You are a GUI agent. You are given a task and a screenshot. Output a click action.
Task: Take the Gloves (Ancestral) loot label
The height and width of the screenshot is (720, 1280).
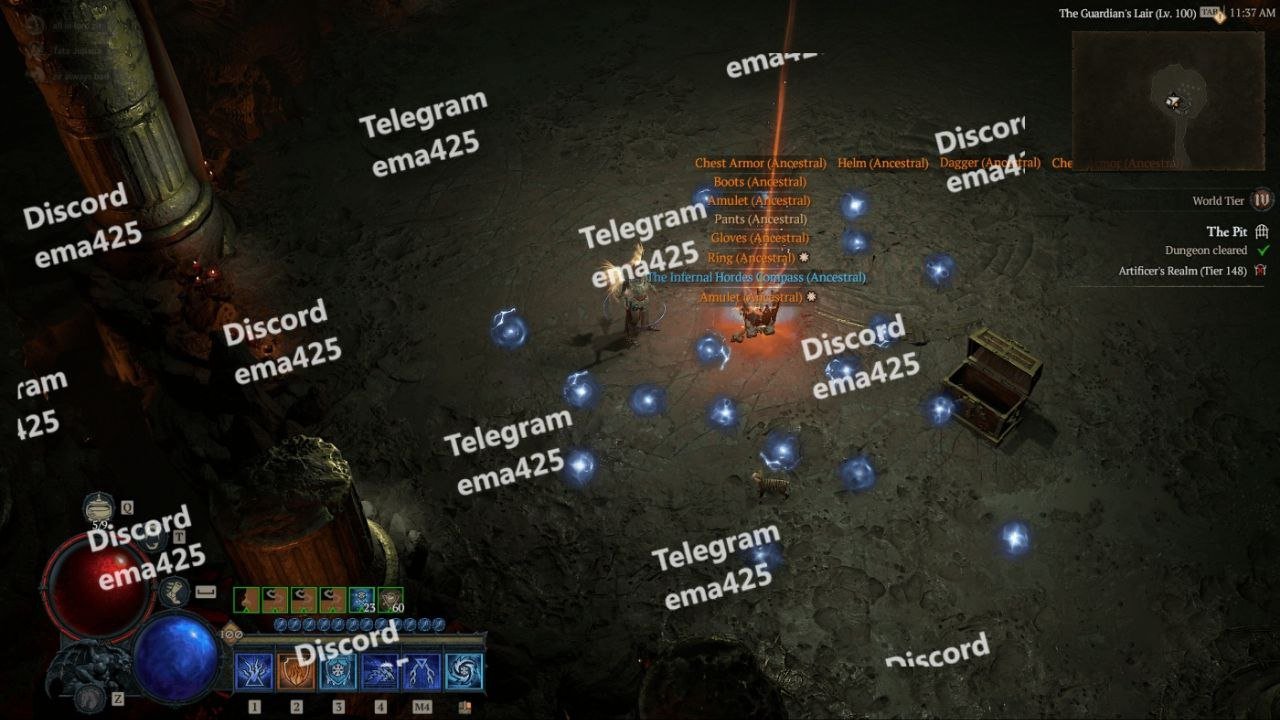[x=760, y=238]
